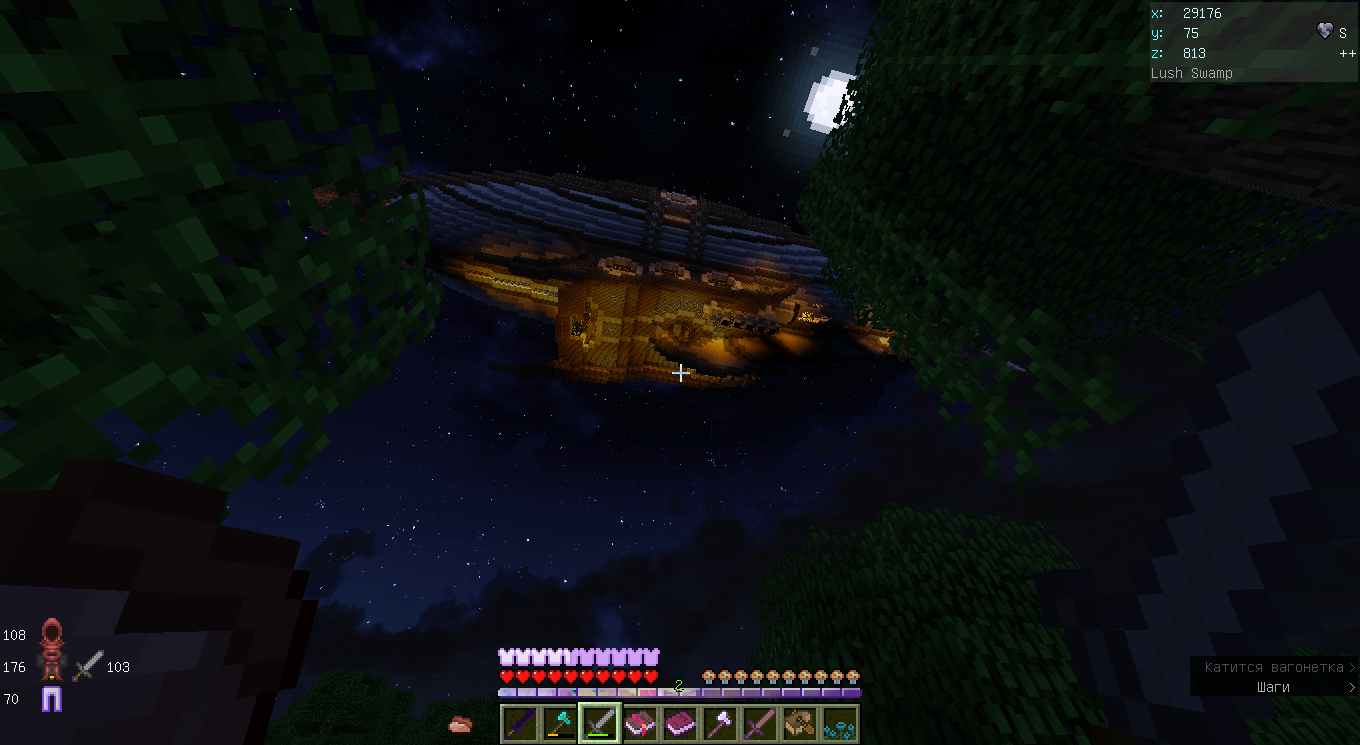Click the 'S' compass direction indicator
This screenshot has height=745, width=1360.
coord(1342,33)
